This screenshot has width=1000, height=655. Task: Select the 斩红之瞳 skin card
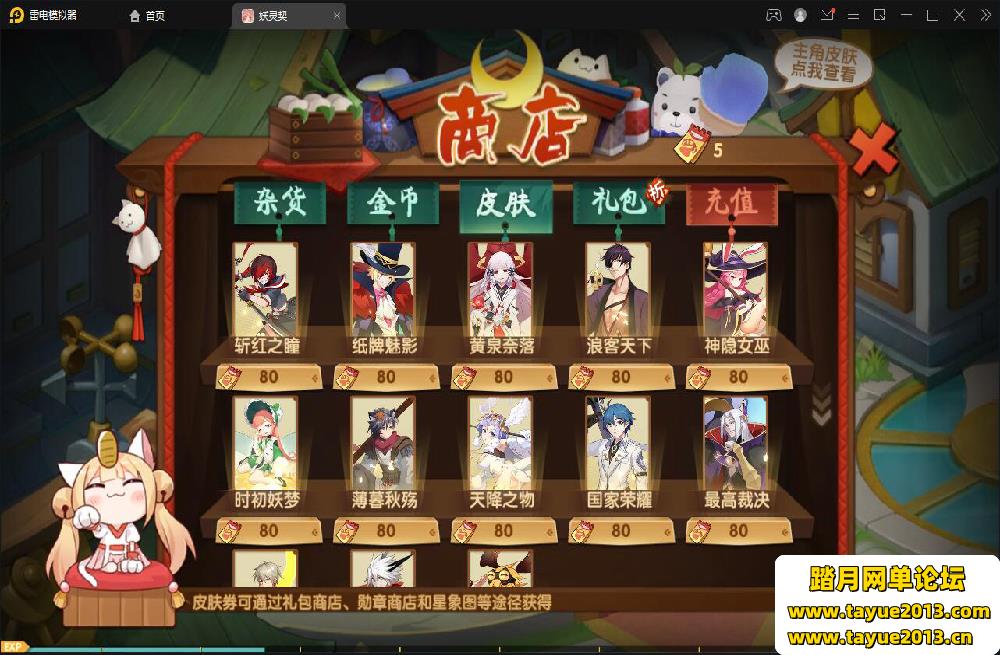click(x=265, y=290)
